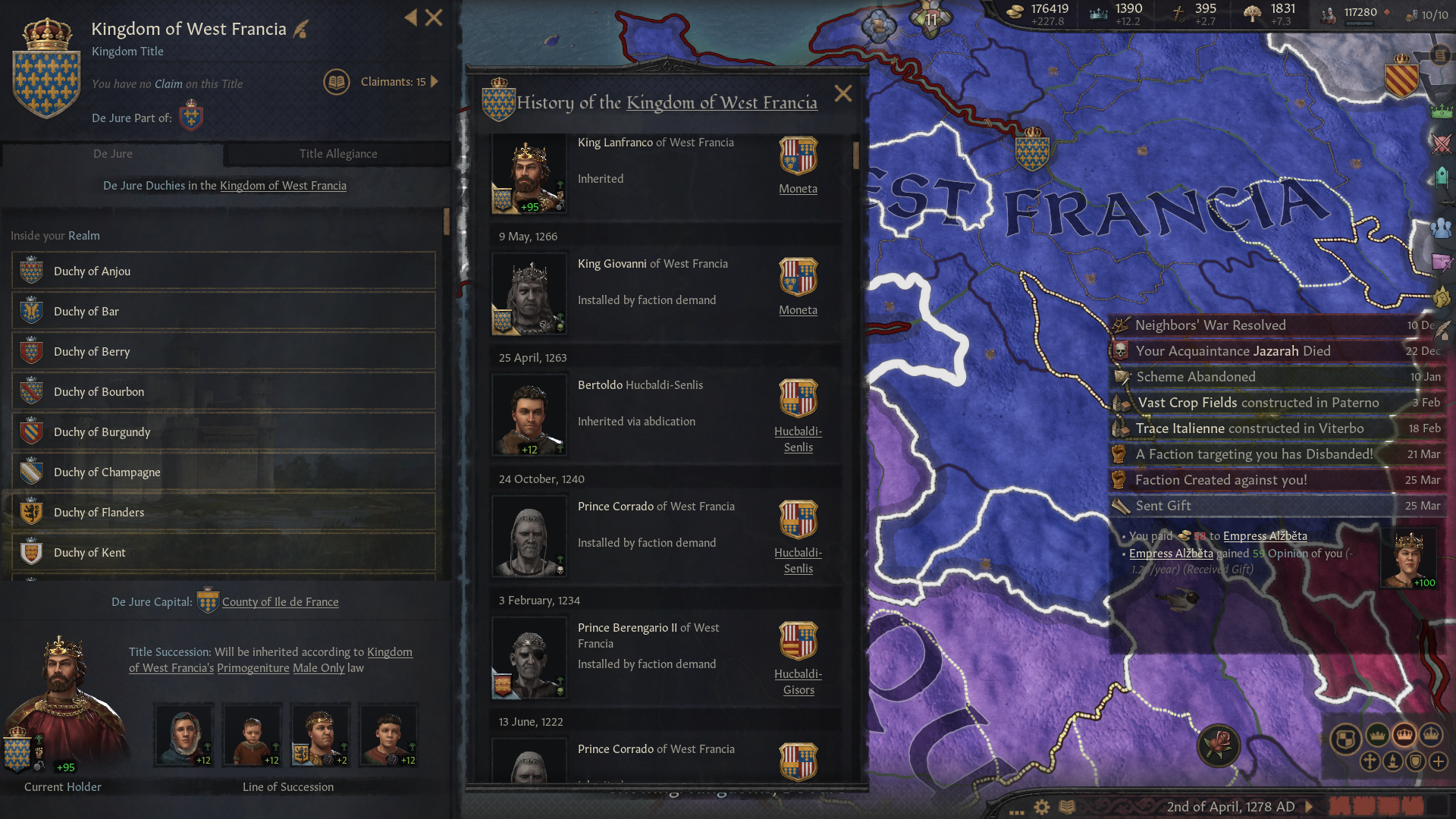Image resolution: width=1456 pixels, height=819 pixels.
Task: Open the game settings gear near the date
Action: [x=1040, y=807]
